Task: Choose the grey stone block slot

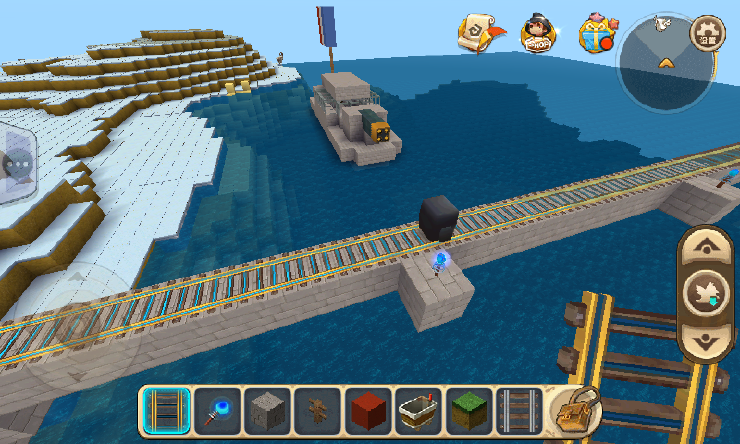Action: 267,410
